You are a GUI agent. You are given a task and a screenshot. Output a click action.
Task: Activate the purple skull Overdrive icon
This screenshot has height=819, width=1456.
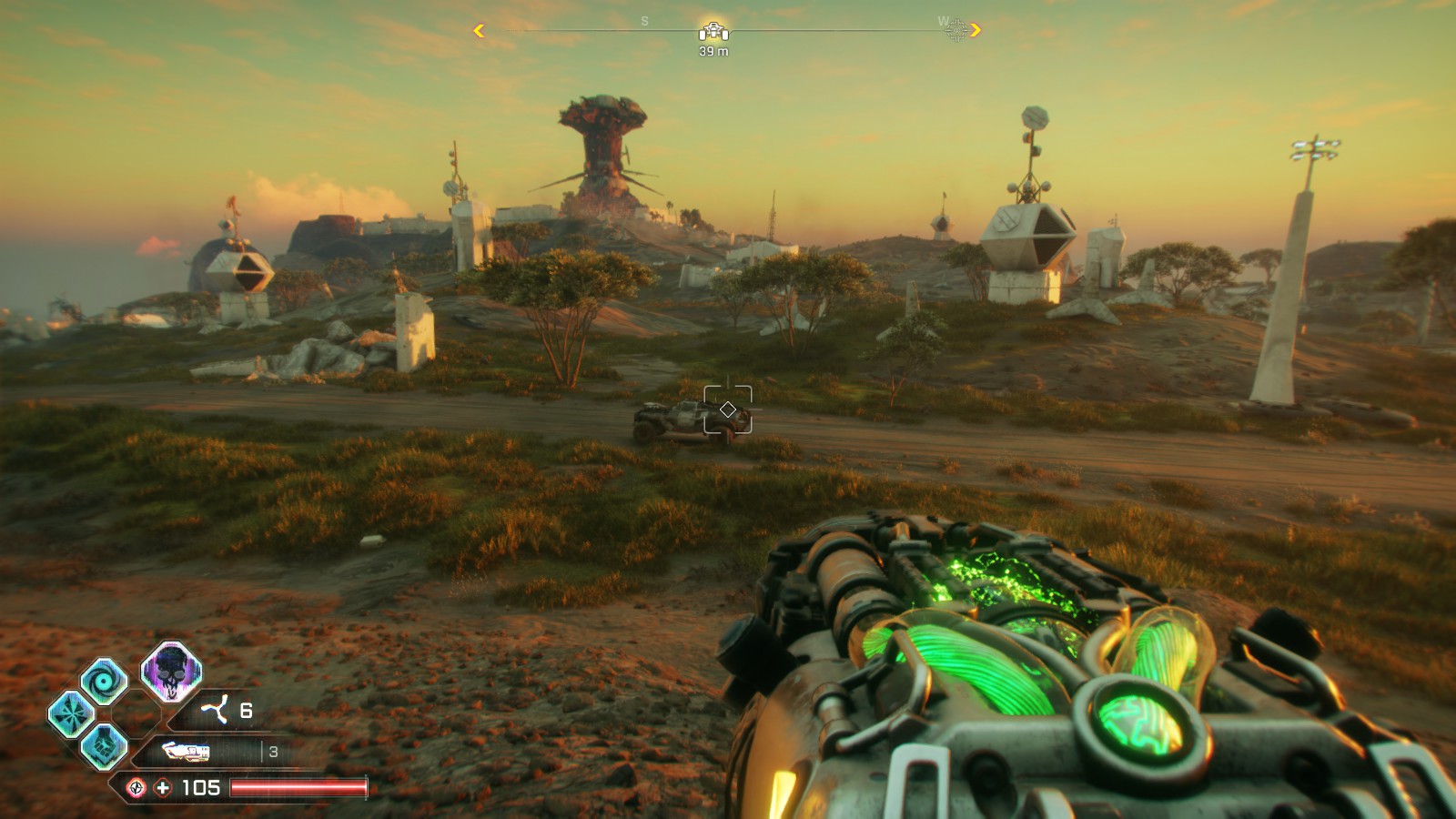click(170, 672)
